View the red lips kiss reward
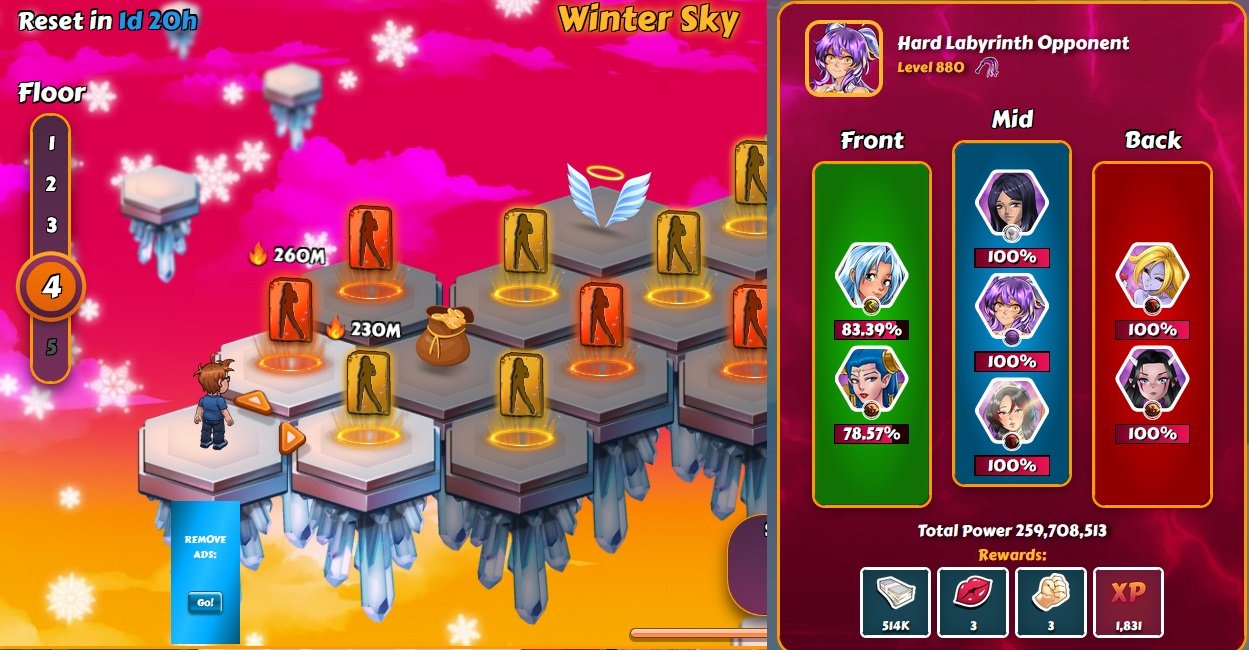1249x650 pixels. [973, 602]
